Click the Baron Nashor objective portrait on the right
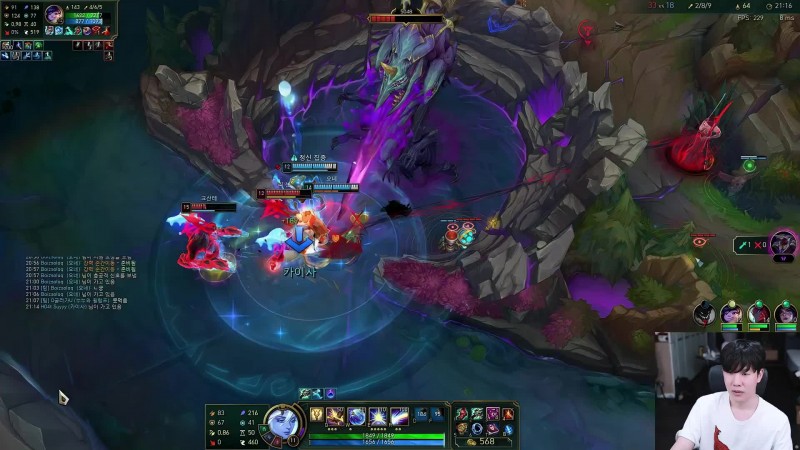 (783, 243)
